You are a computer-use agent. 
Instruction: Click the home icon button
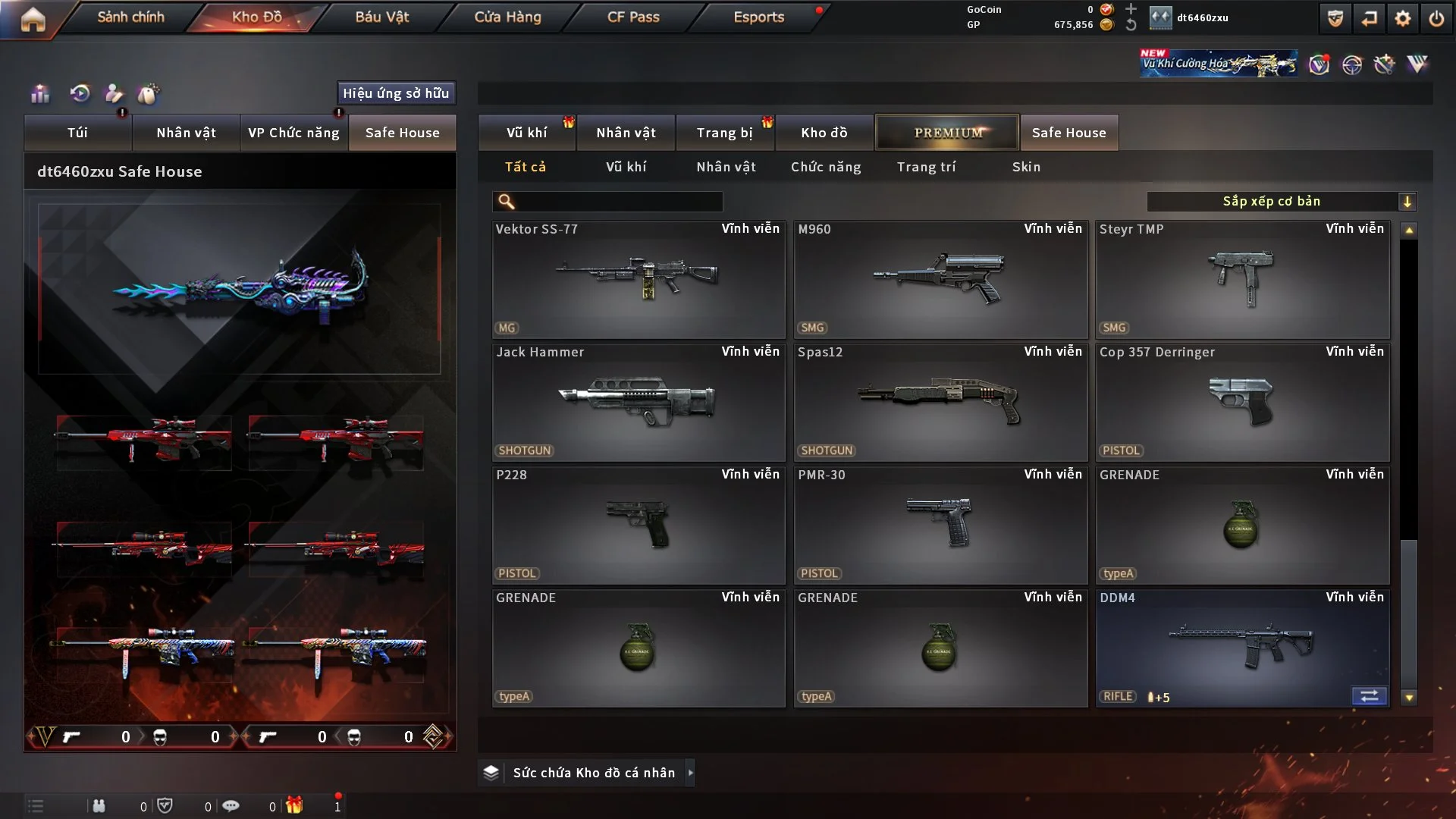coord(33,19)
